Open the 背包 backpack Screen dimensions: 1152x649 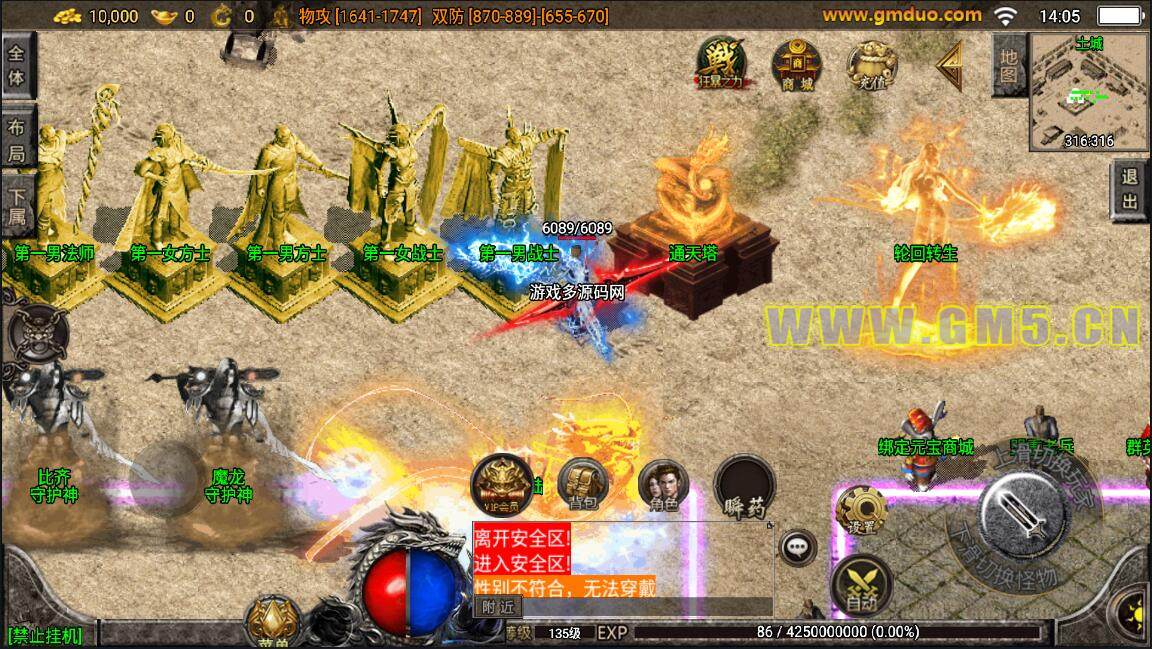tap(583, 483)
